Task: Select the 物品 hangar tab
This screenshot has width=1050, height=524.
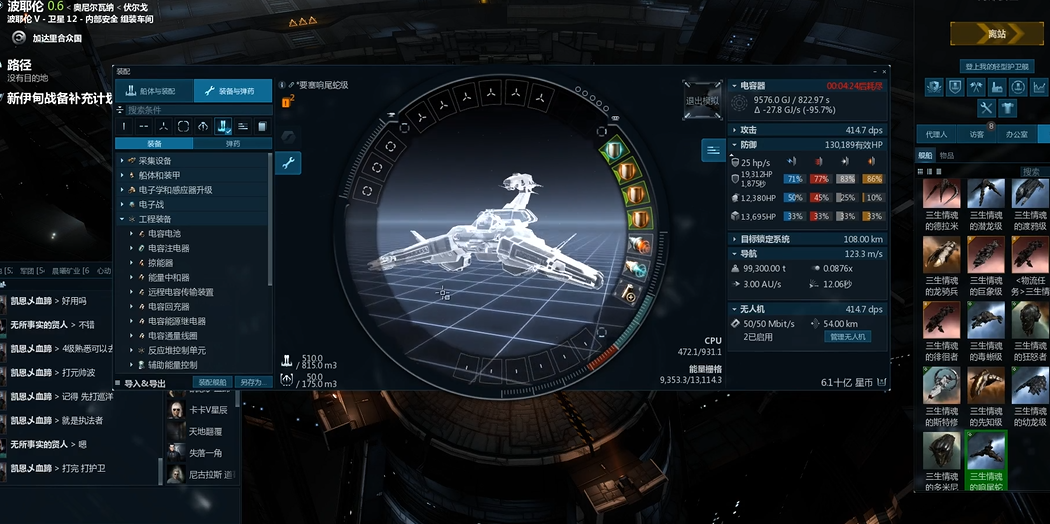Action: [946, 155]
